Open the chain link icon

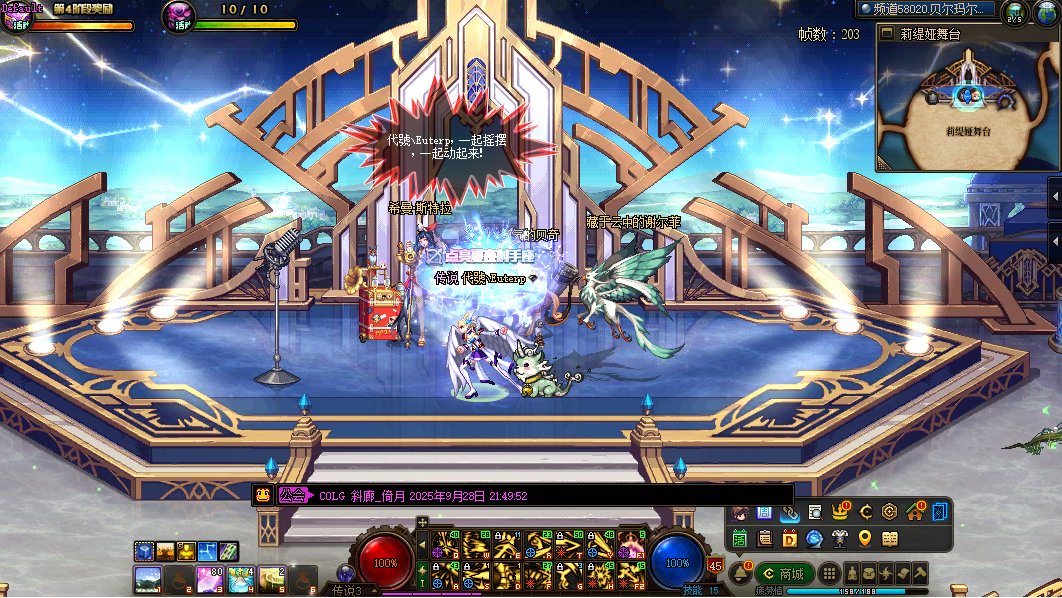tap(790, 512)
